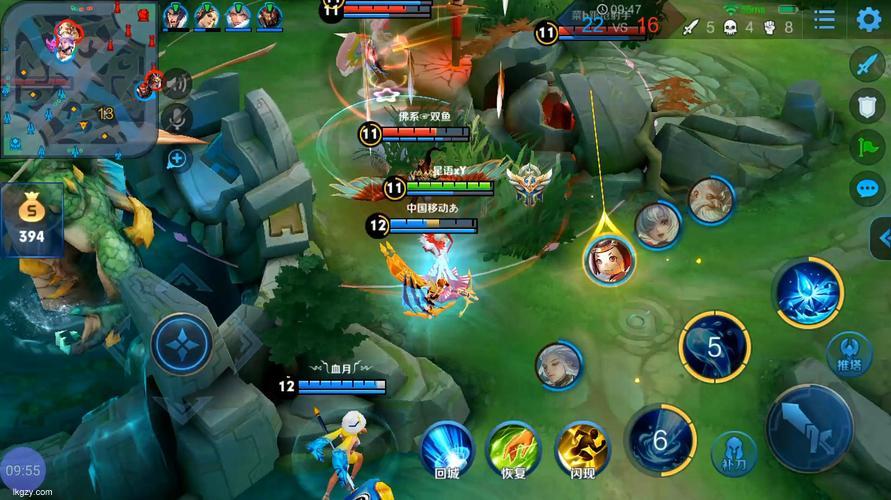Screen dimensions: 891x500
Task: Toggle the speaker voice output
Action: click(x=177, y=83)
